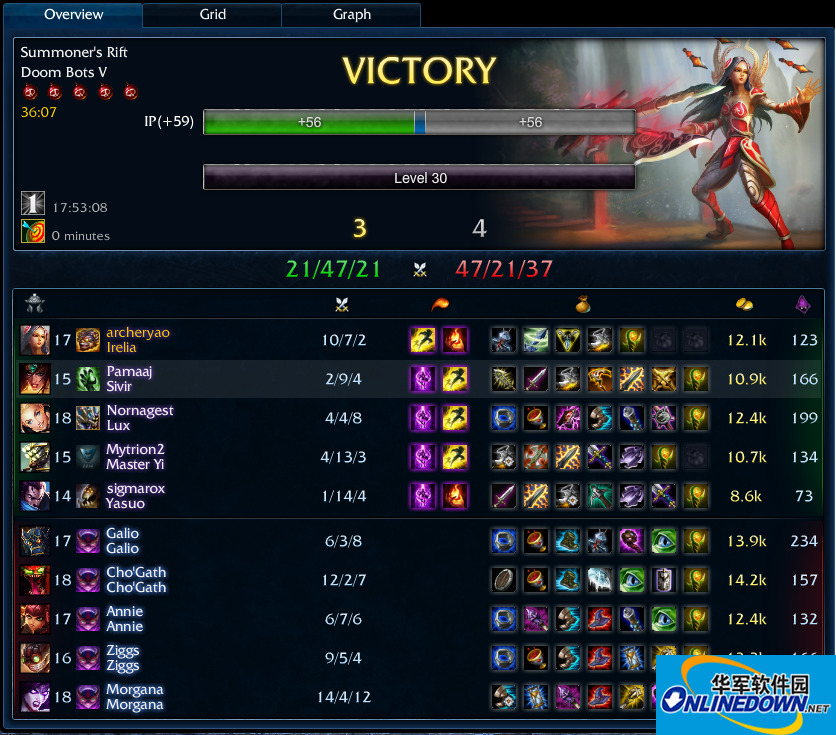The image size is (836, 735).
Task: Click the minion kills column header
Action: point(802,304)
